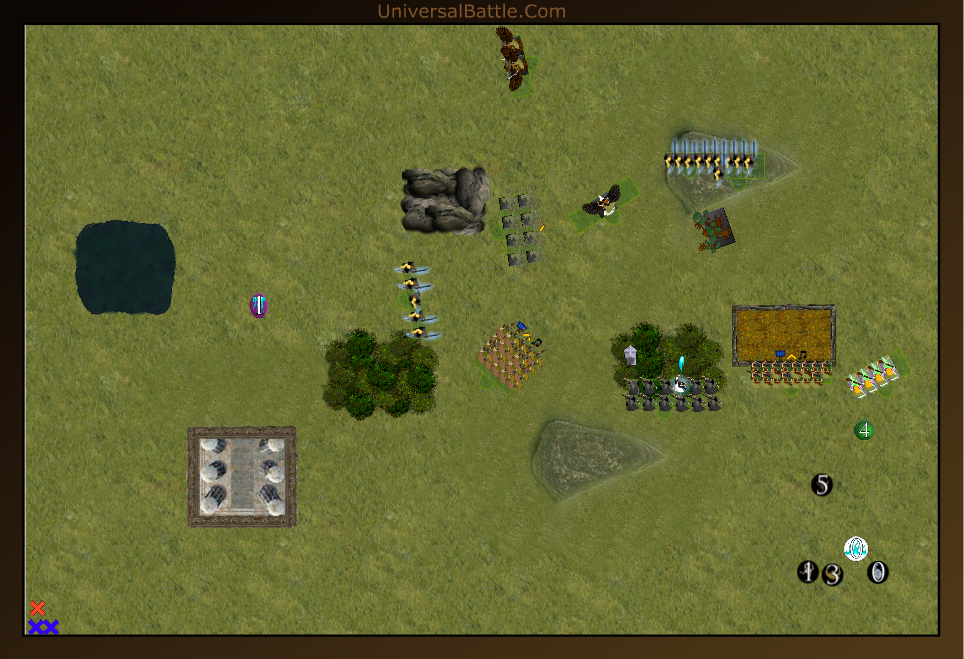964x659 pixels.
Task: Select the blue spearmen regiment on the hill
Action: [x=713, y=158]
